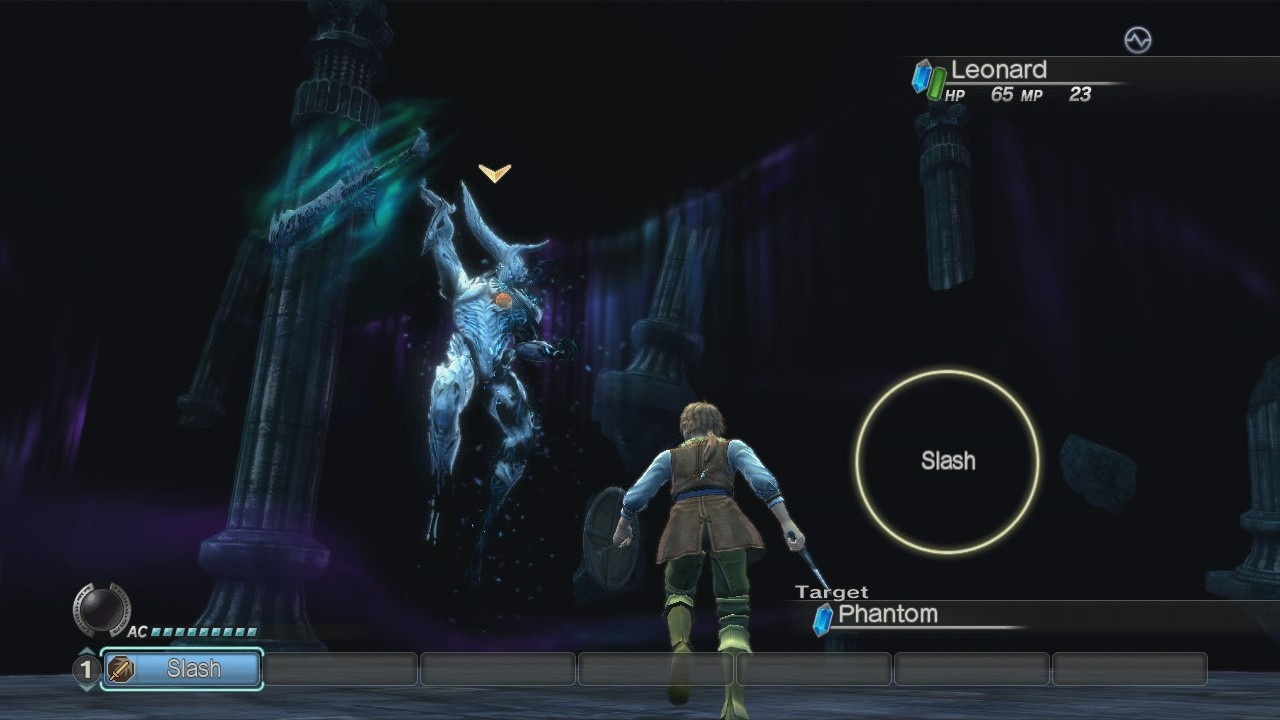The width and height of the screenshot is (1280, 720).
Task: Click the teal AC gauge segments
Action: (x=200, y=633)
